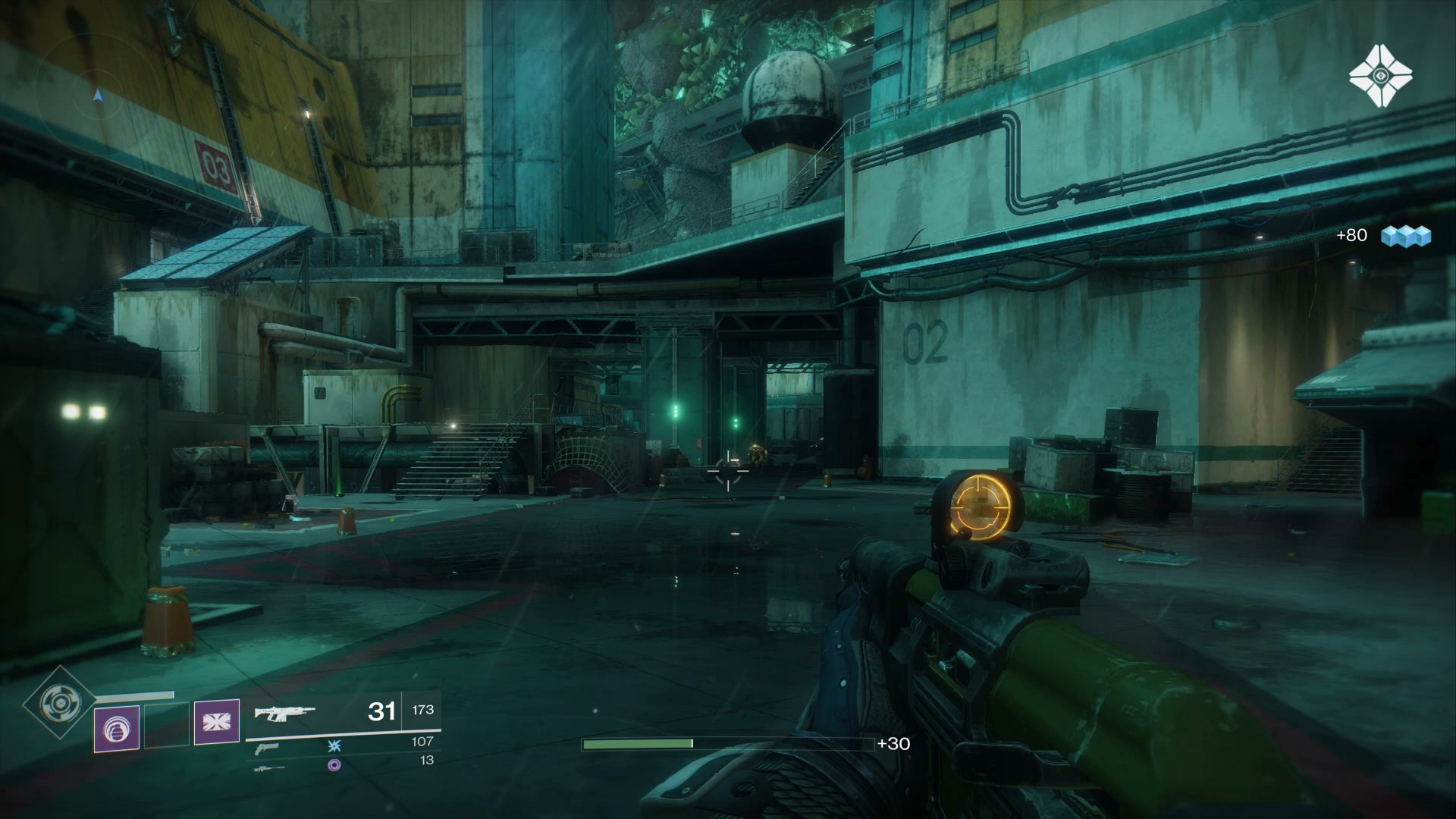
Task: Click the blue Glimmer cubes icon
Action: 1405,236
